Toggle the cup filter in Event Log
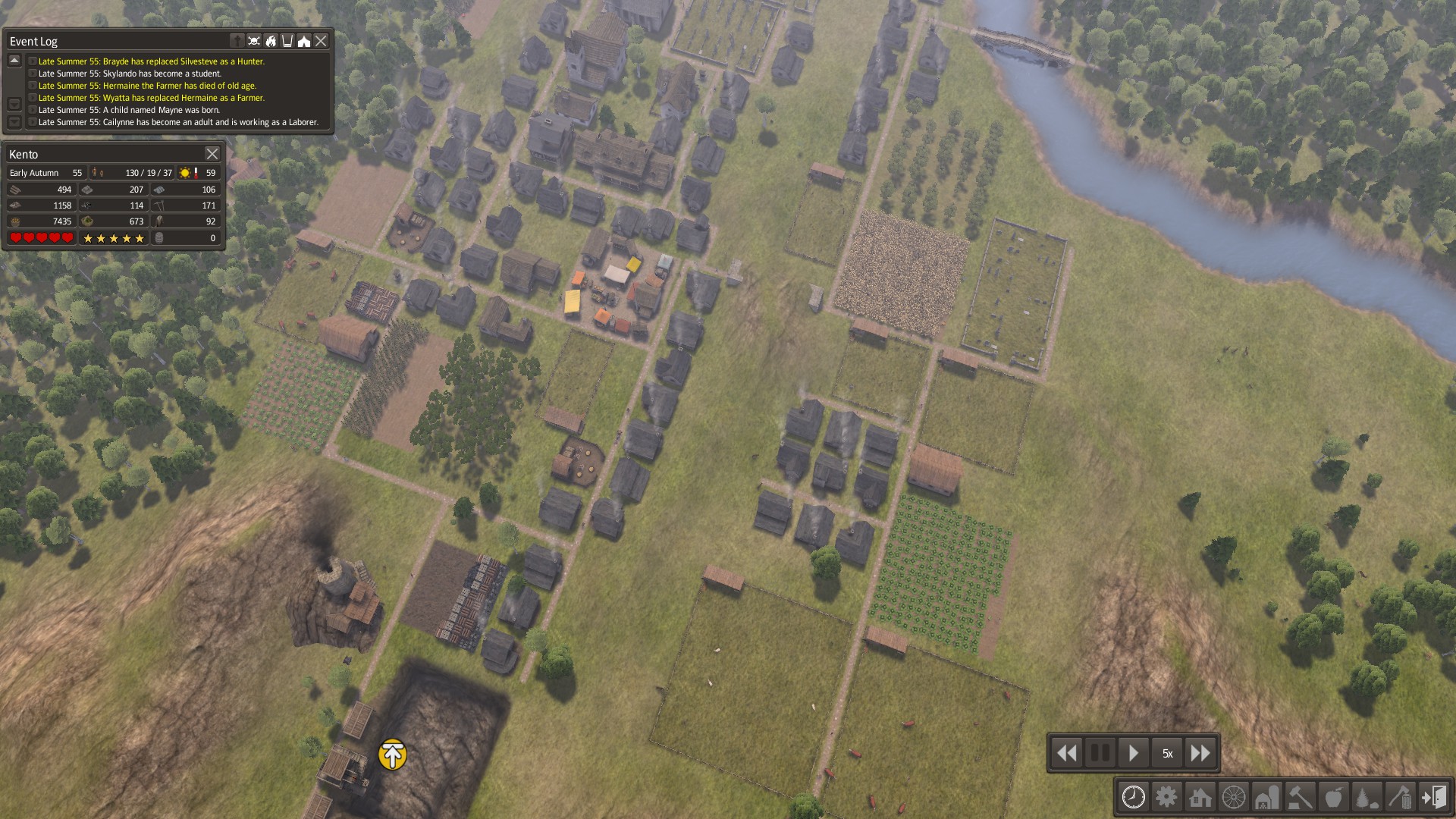 [x=287, y=41]
